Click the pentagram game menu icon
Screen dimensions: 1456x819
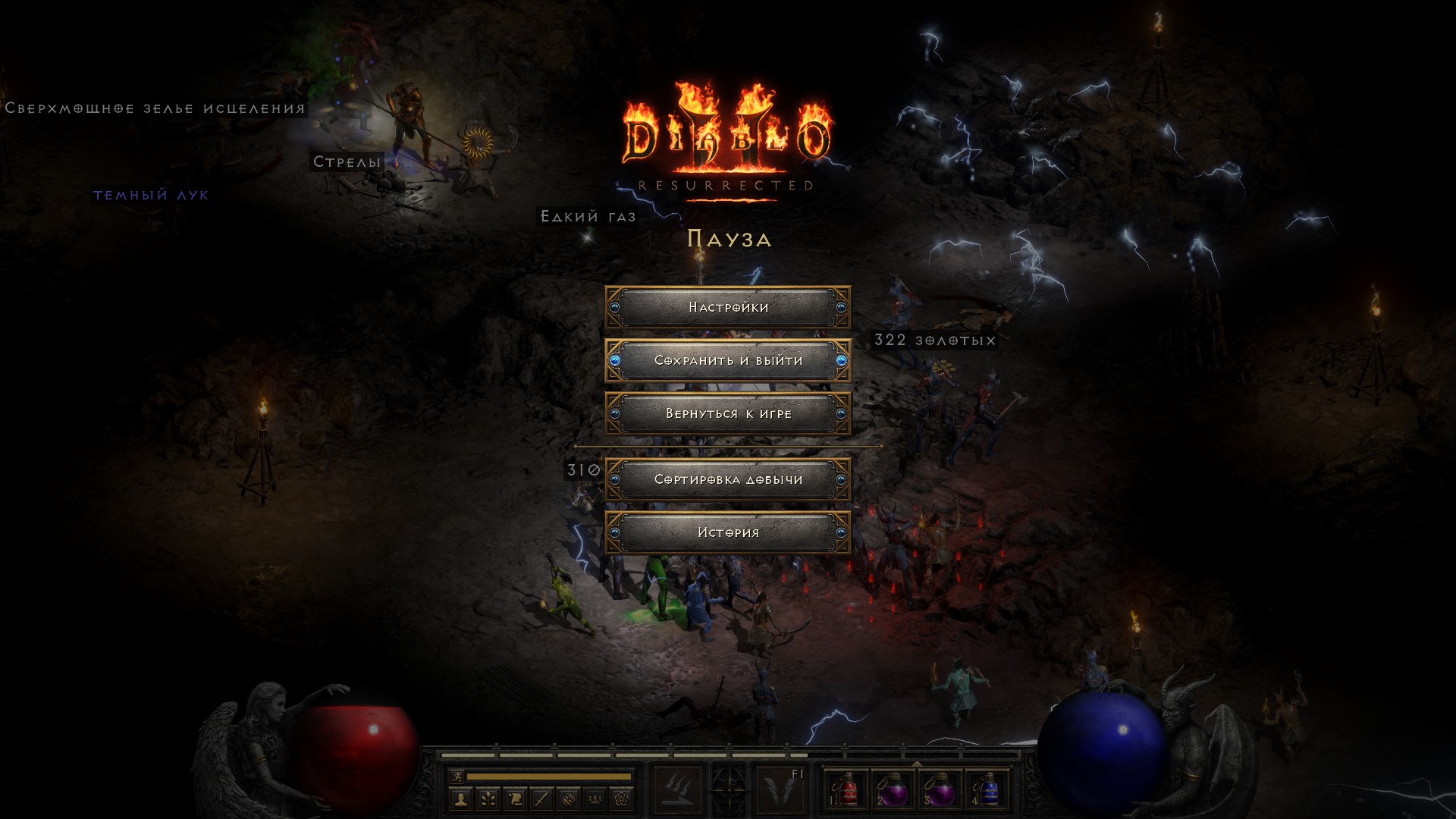622,799
